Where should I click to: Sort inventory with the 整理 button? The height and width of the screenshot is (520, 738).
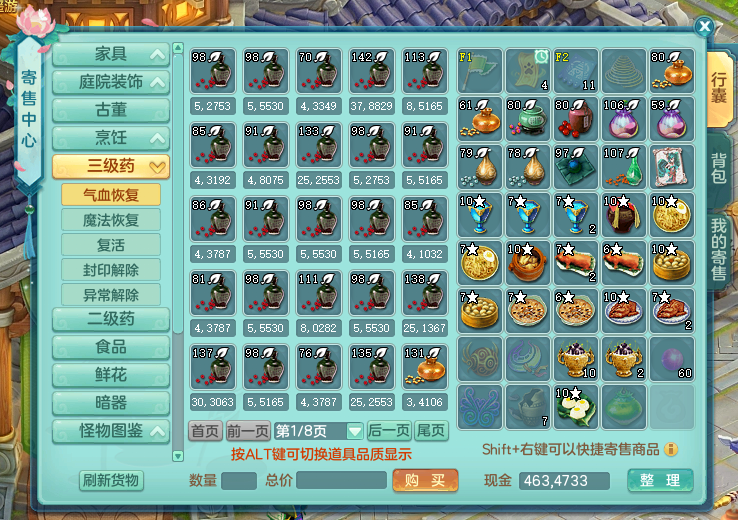tap(660, 480)
